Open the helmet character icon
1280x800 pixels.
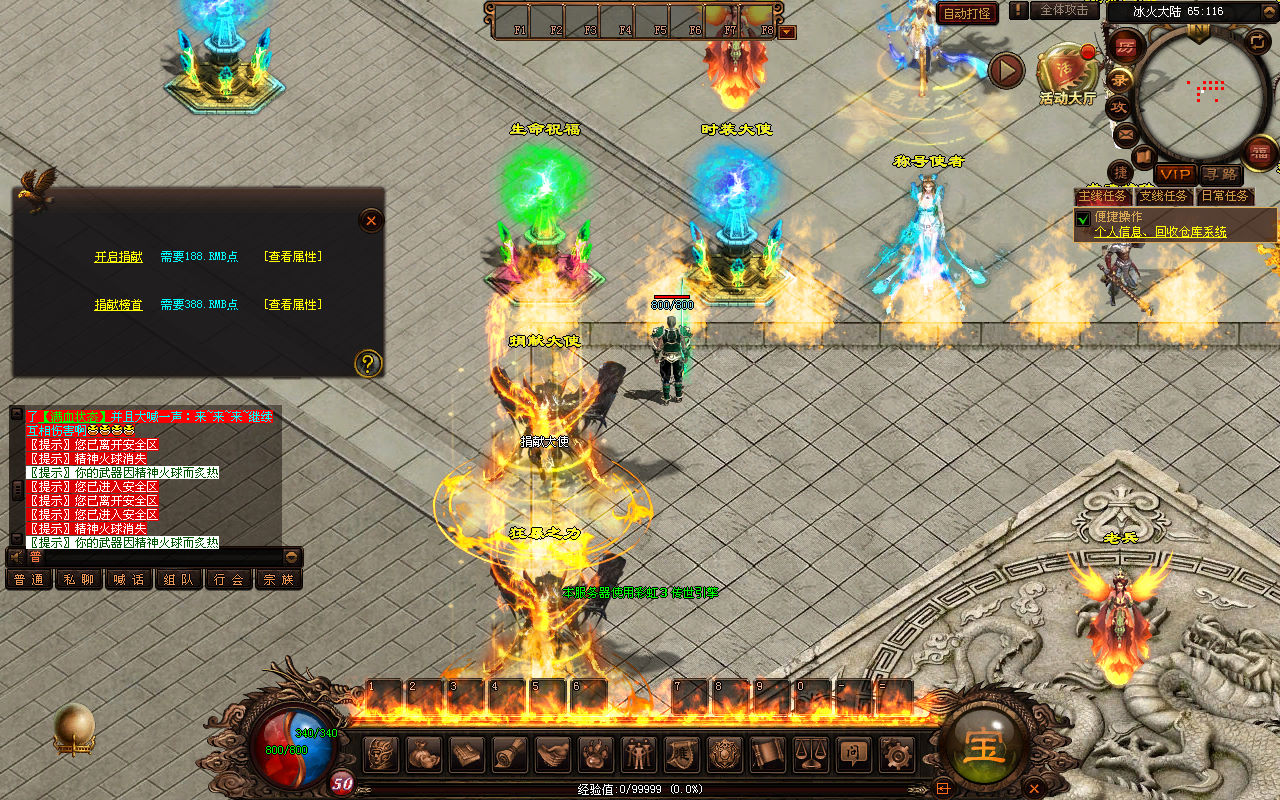pyautogui.click(x=381, y=753)
